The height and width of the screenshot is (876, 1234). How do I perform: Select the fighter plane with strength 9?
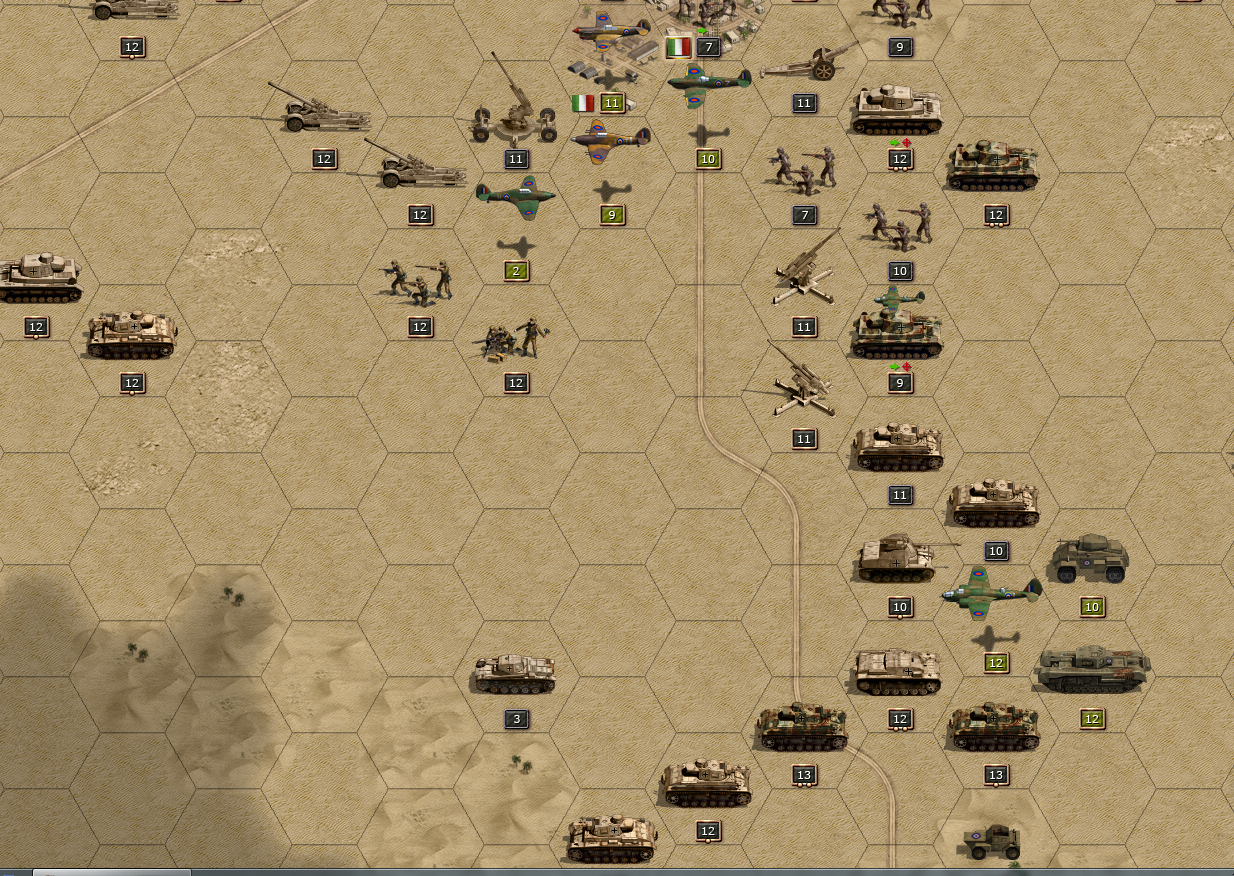(x=611, y=141)
